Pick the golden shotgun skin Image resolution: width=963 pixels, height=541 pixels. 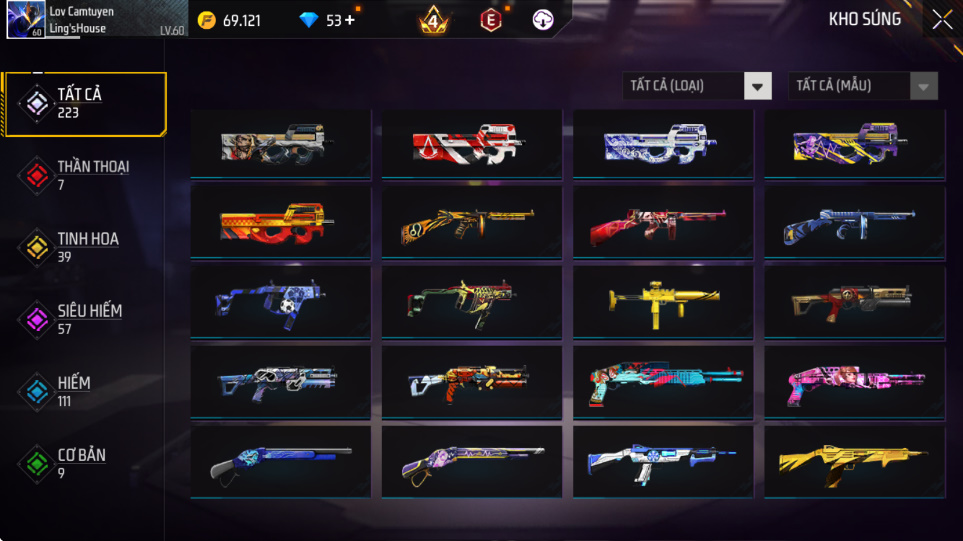854,459
